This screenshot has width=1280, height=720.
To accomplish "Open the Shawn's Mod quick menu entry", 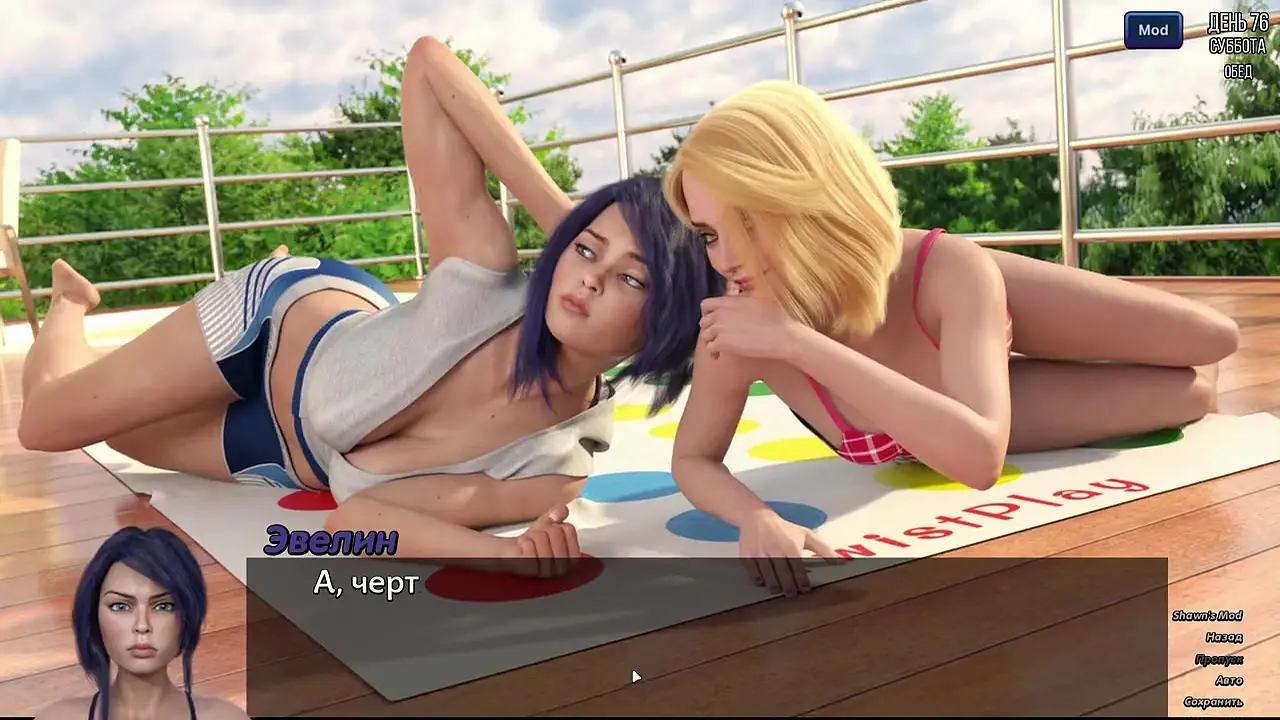I will point(1207,616).
